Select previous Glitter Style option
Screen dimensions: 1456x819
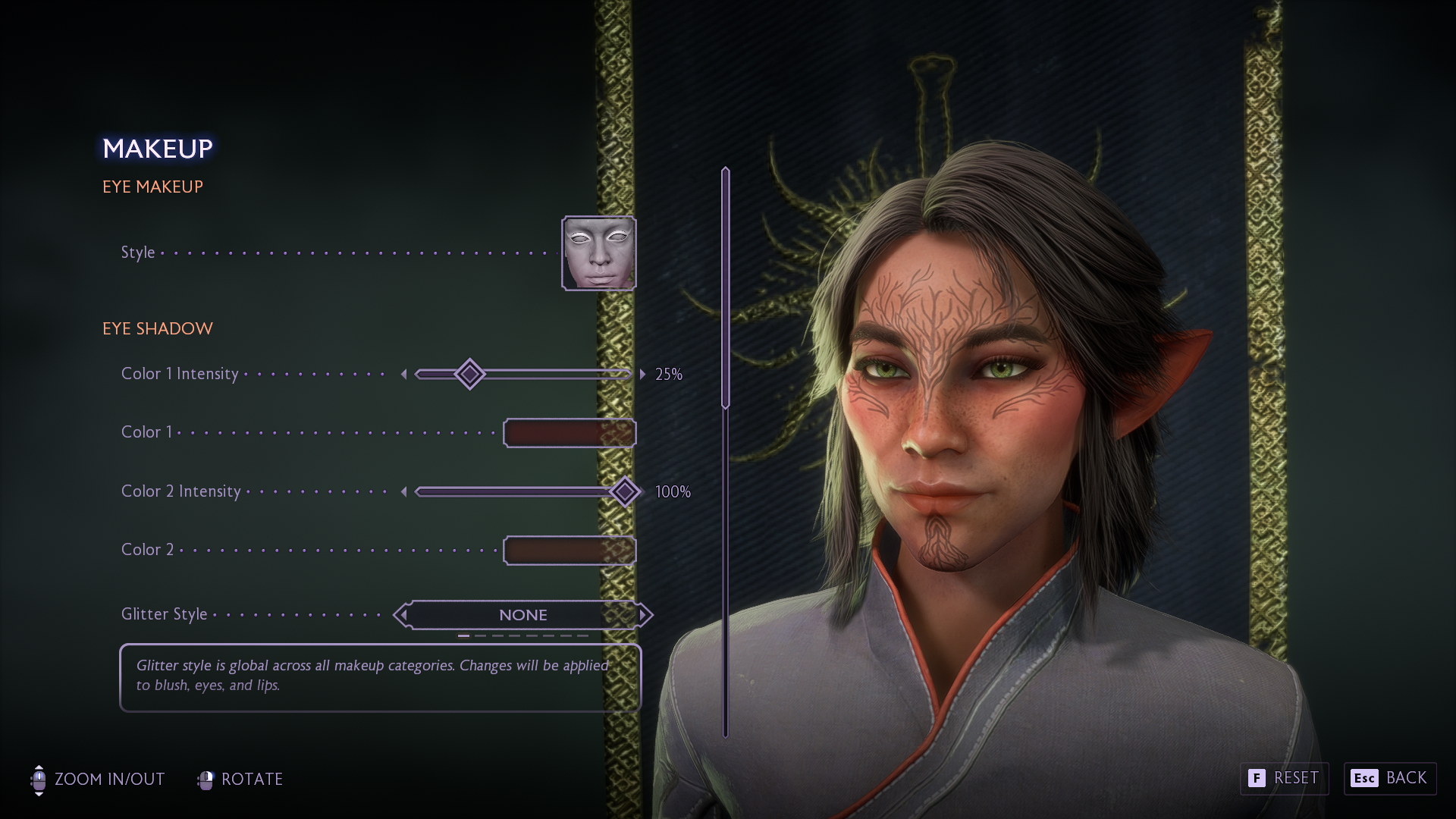[403, 615]
